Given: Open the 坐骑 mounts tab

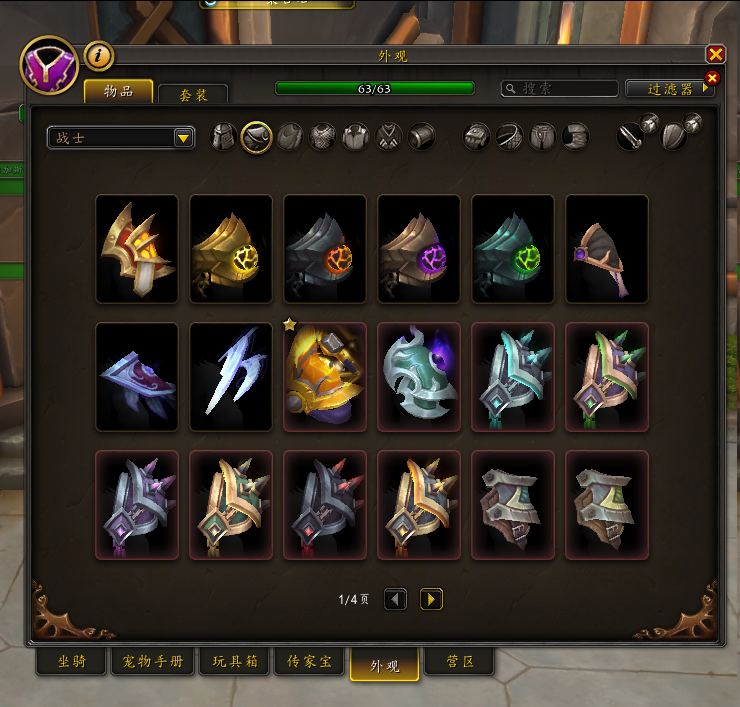Looking at the screenshot, I should (70, 662).
